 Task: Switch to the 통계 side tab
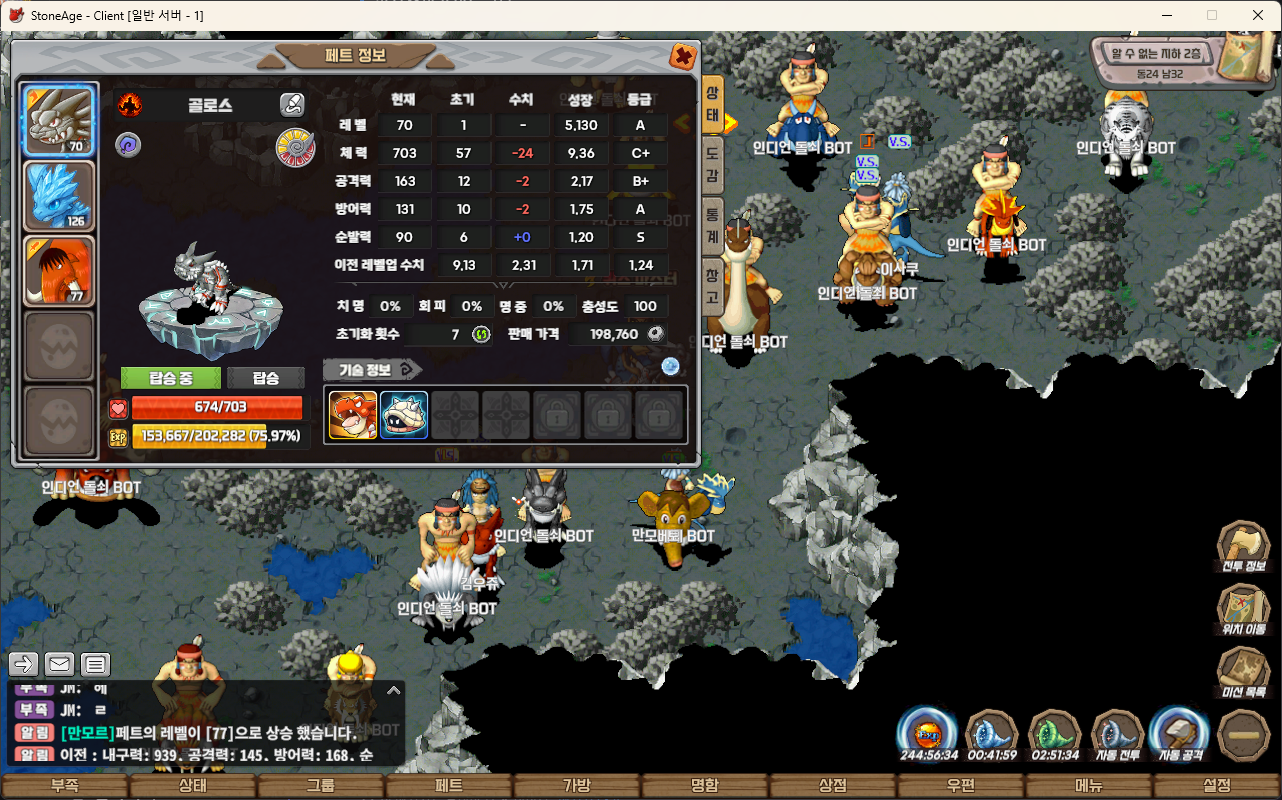pyautogui.click(x=712, y=222)
